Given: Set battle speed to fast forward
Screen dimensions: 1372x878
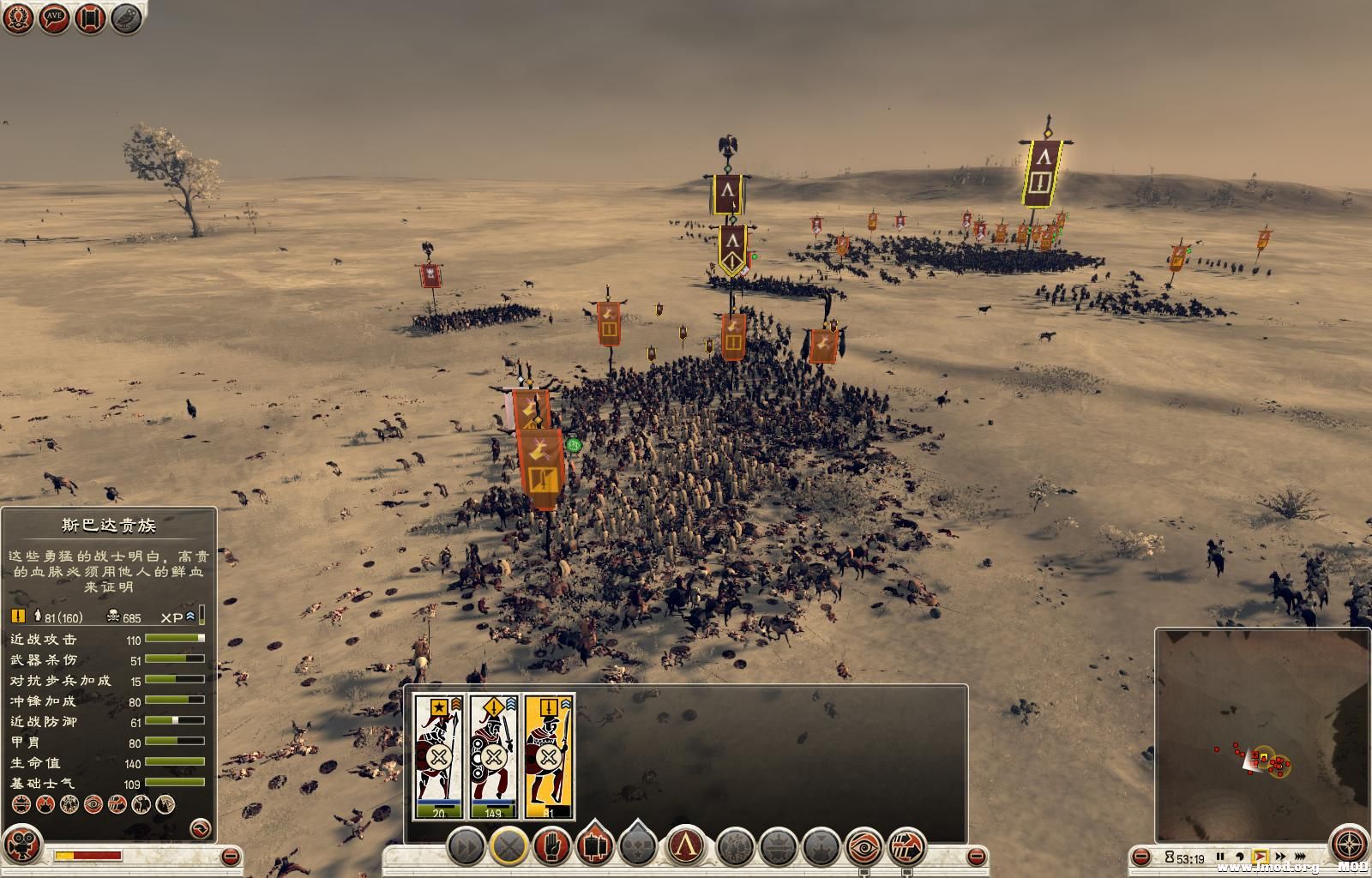Looking at the screenshot, I should click(1280, 857).
